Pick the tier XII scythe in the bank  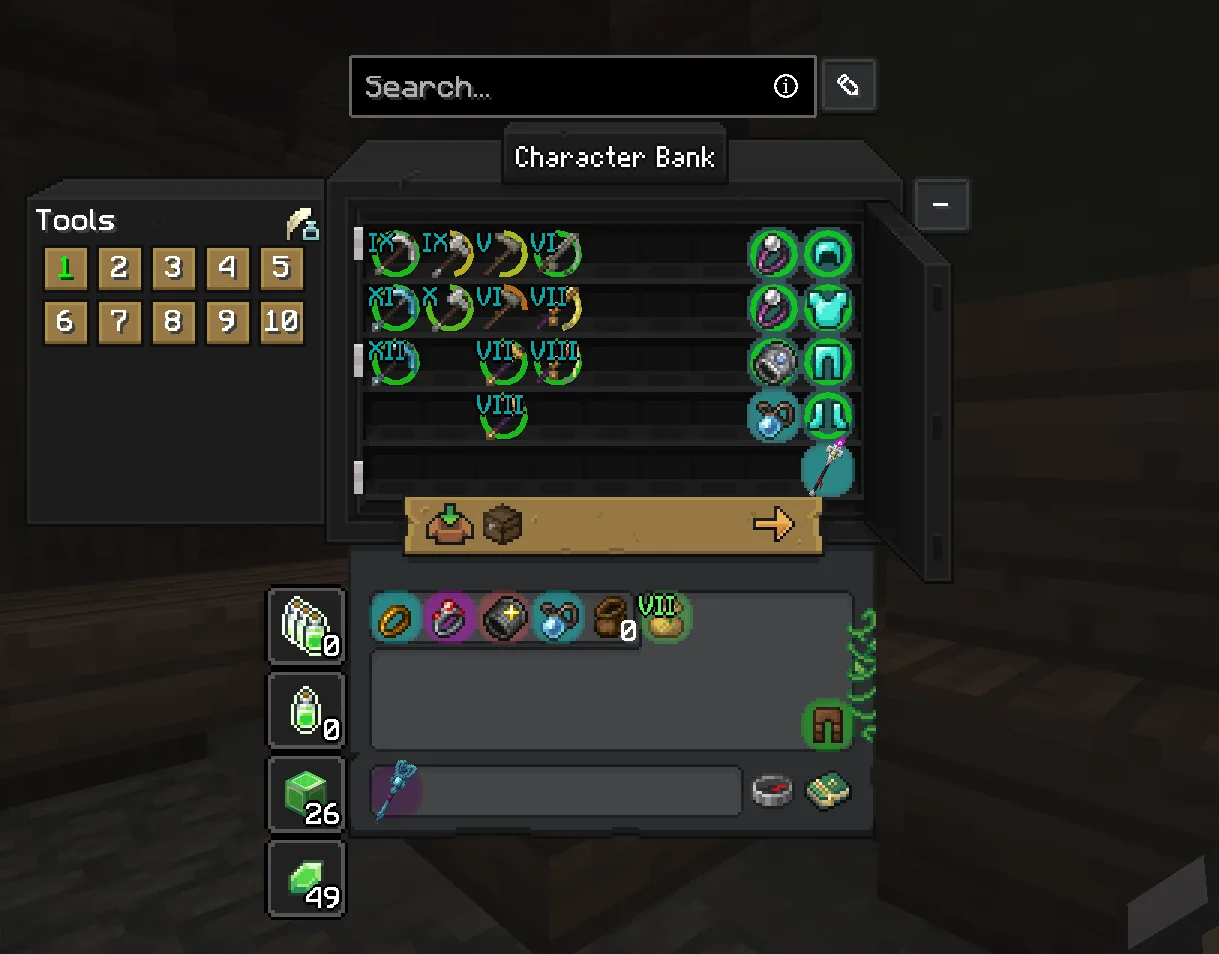click(394, 362)
